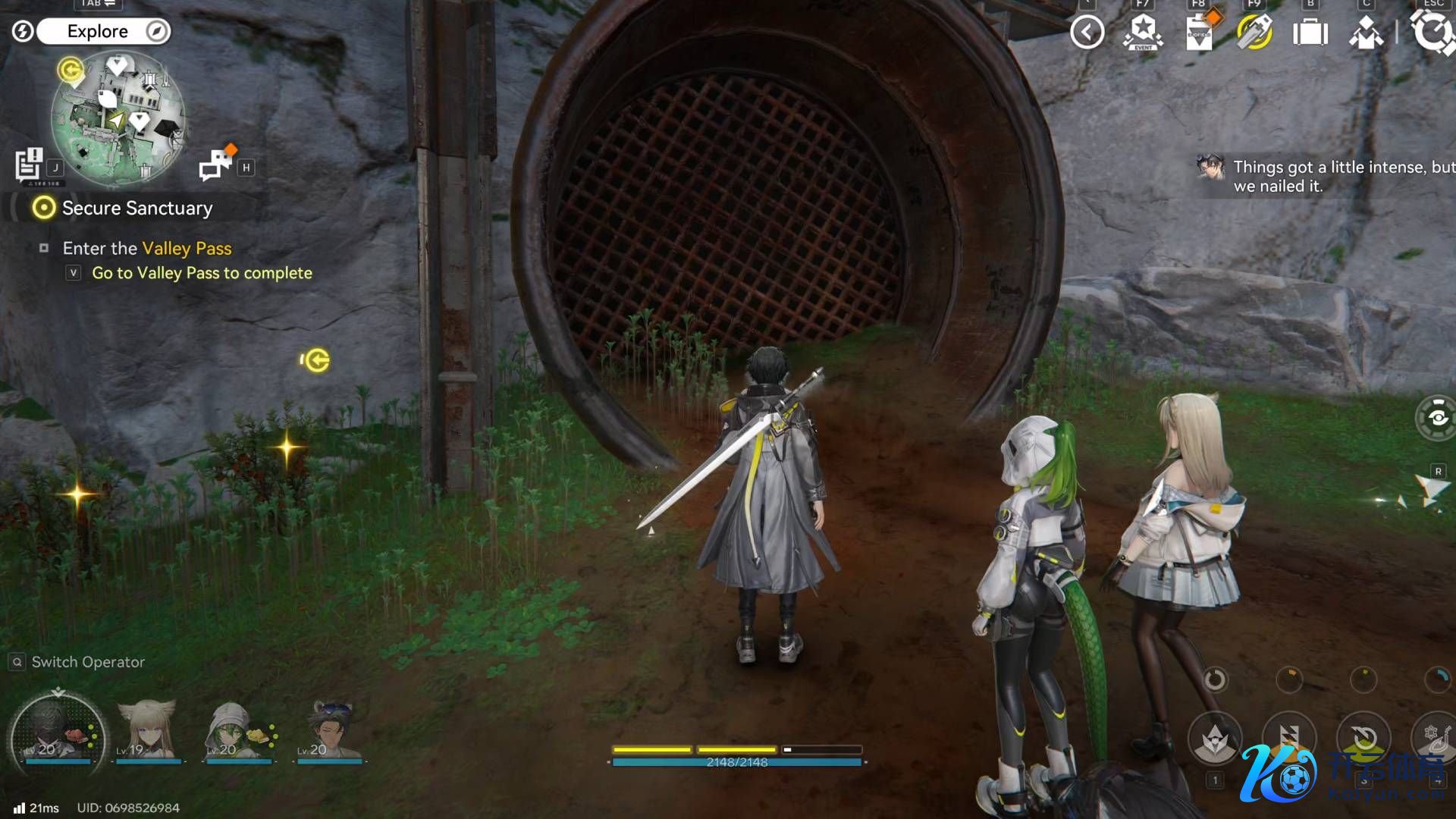Activate the first skill with crown emblem
The width and height of the screenshot is (1456, 819).
pyautogui.click(x=1215, y=738)
